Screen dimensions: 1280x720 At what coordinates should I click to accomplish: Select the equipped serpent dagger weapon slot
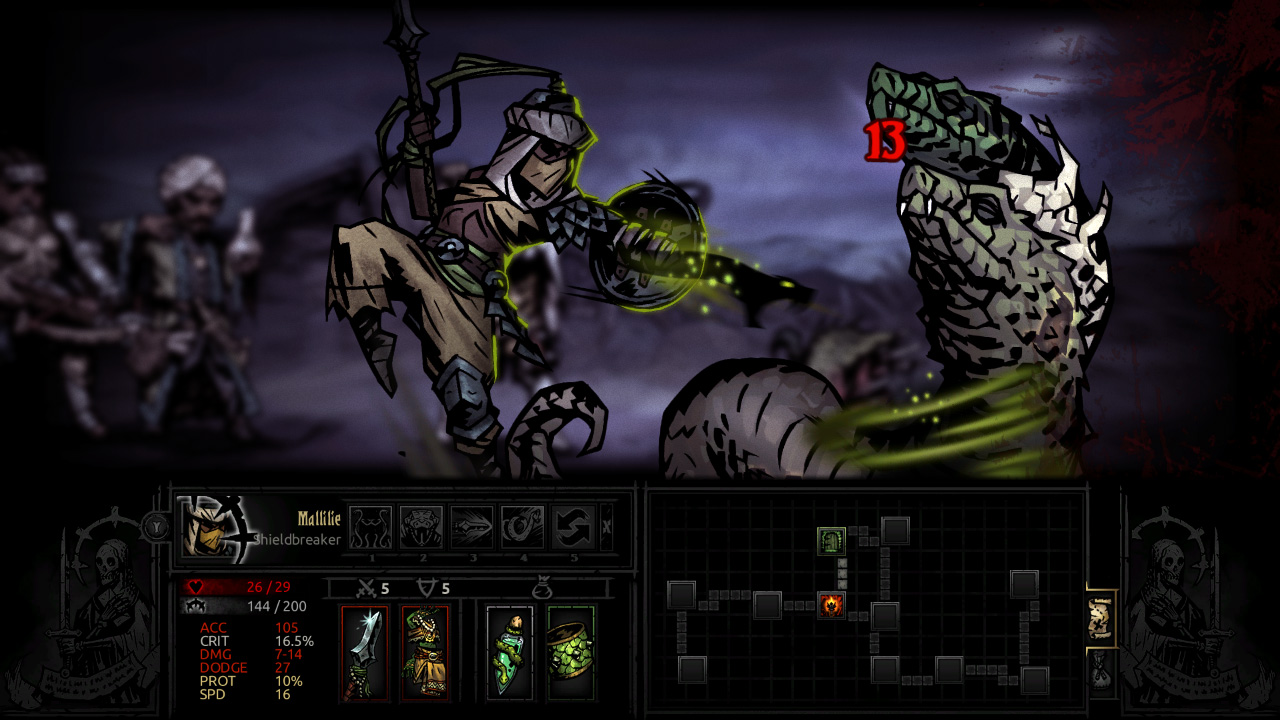[364, 654]
